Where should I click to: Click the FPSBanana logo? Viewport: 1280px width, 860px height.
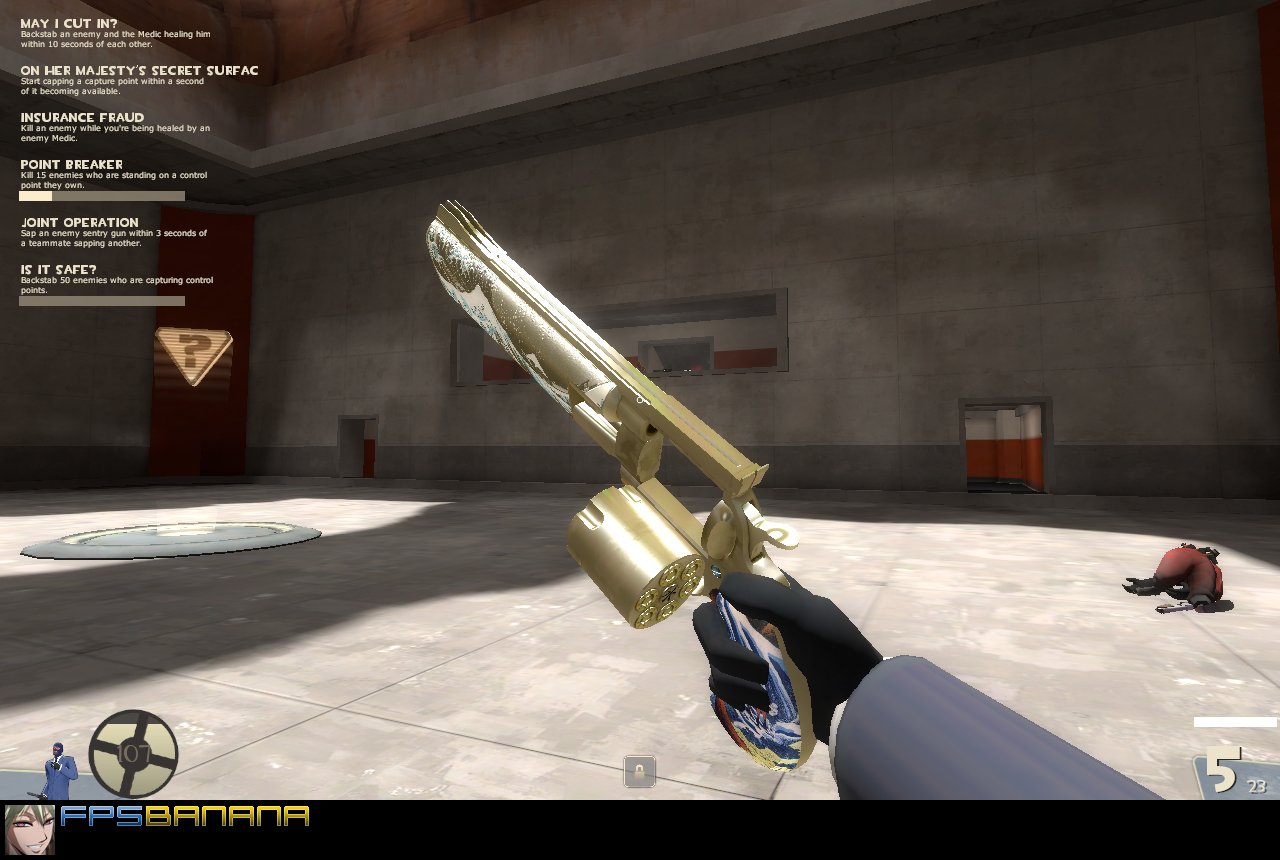tap(185, 815)
